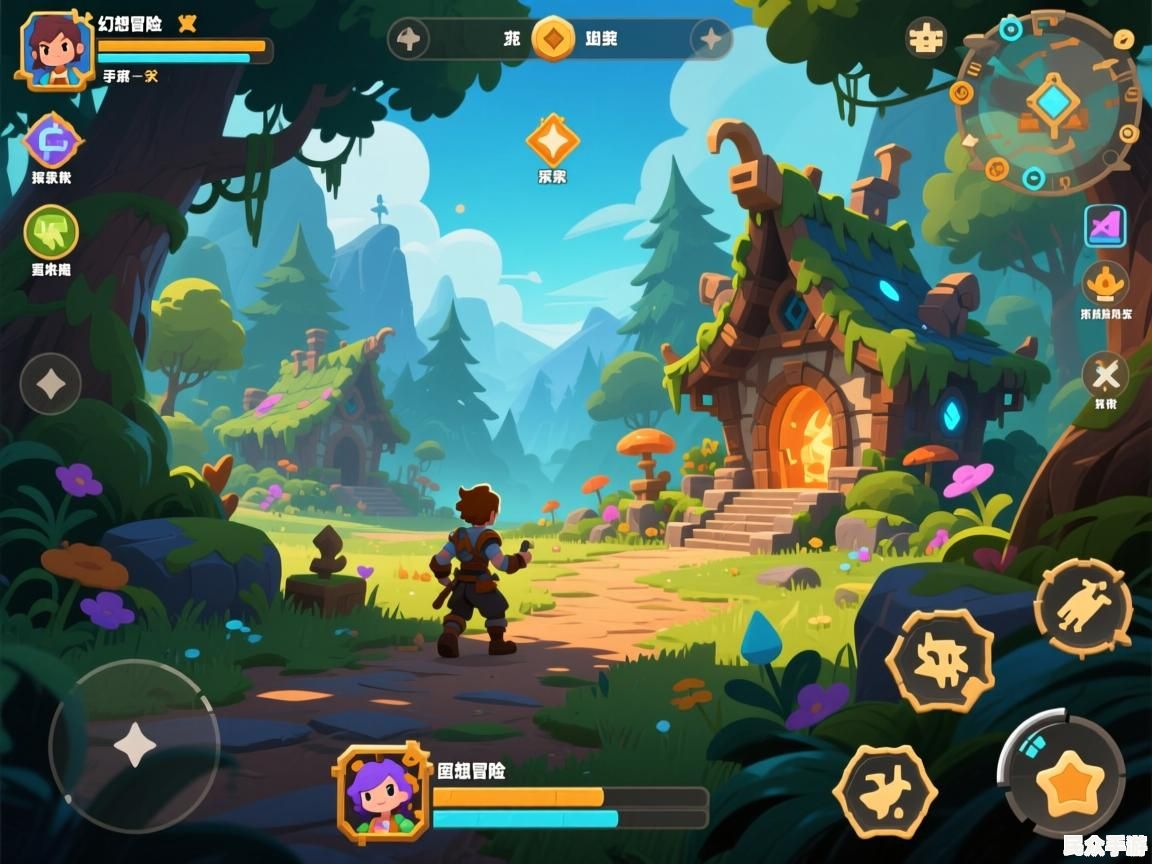Tap the dark sparkle button above the joystick
Image resolution: width=1152 pixels, height=864 pixels.
51,383
